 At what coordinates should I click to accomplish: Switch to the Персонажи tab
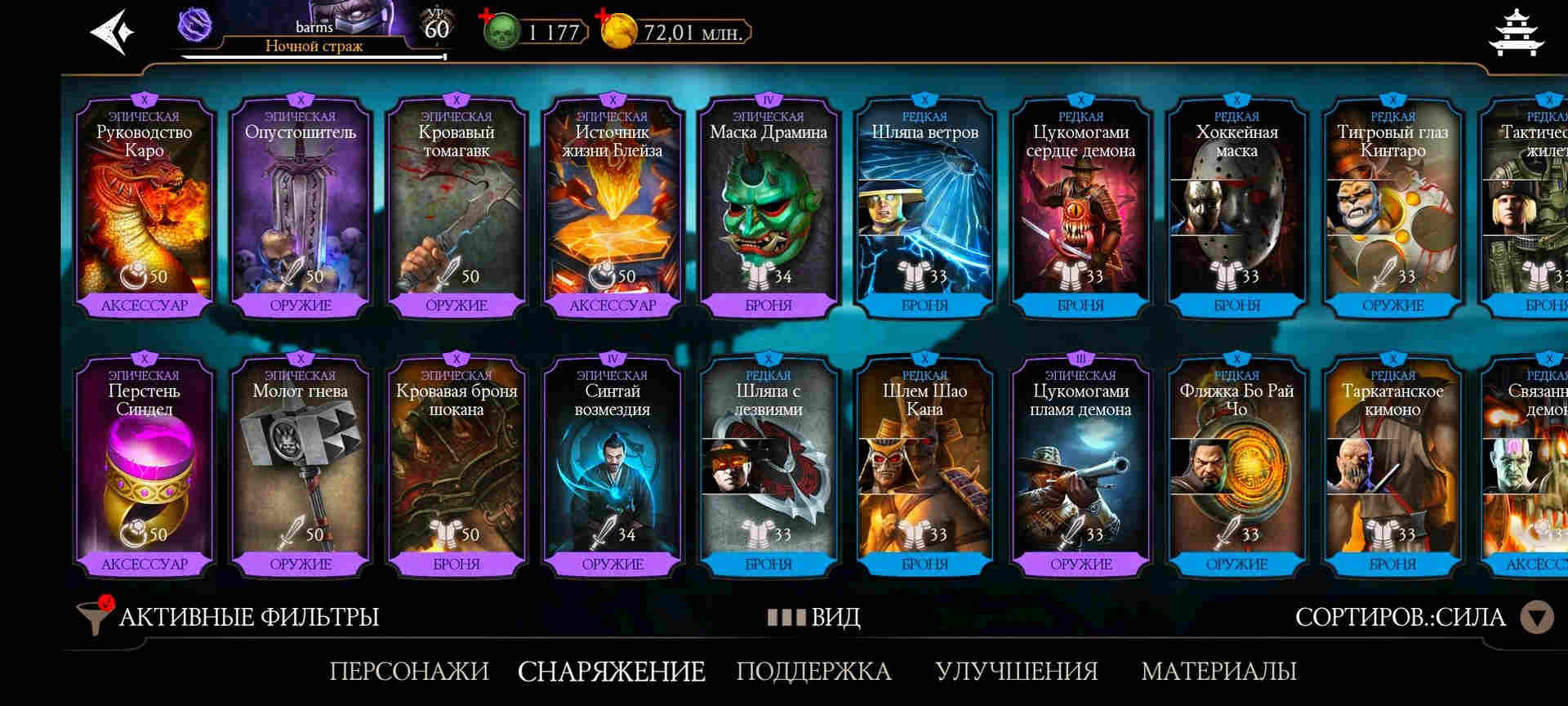click(x=409, y=671)
